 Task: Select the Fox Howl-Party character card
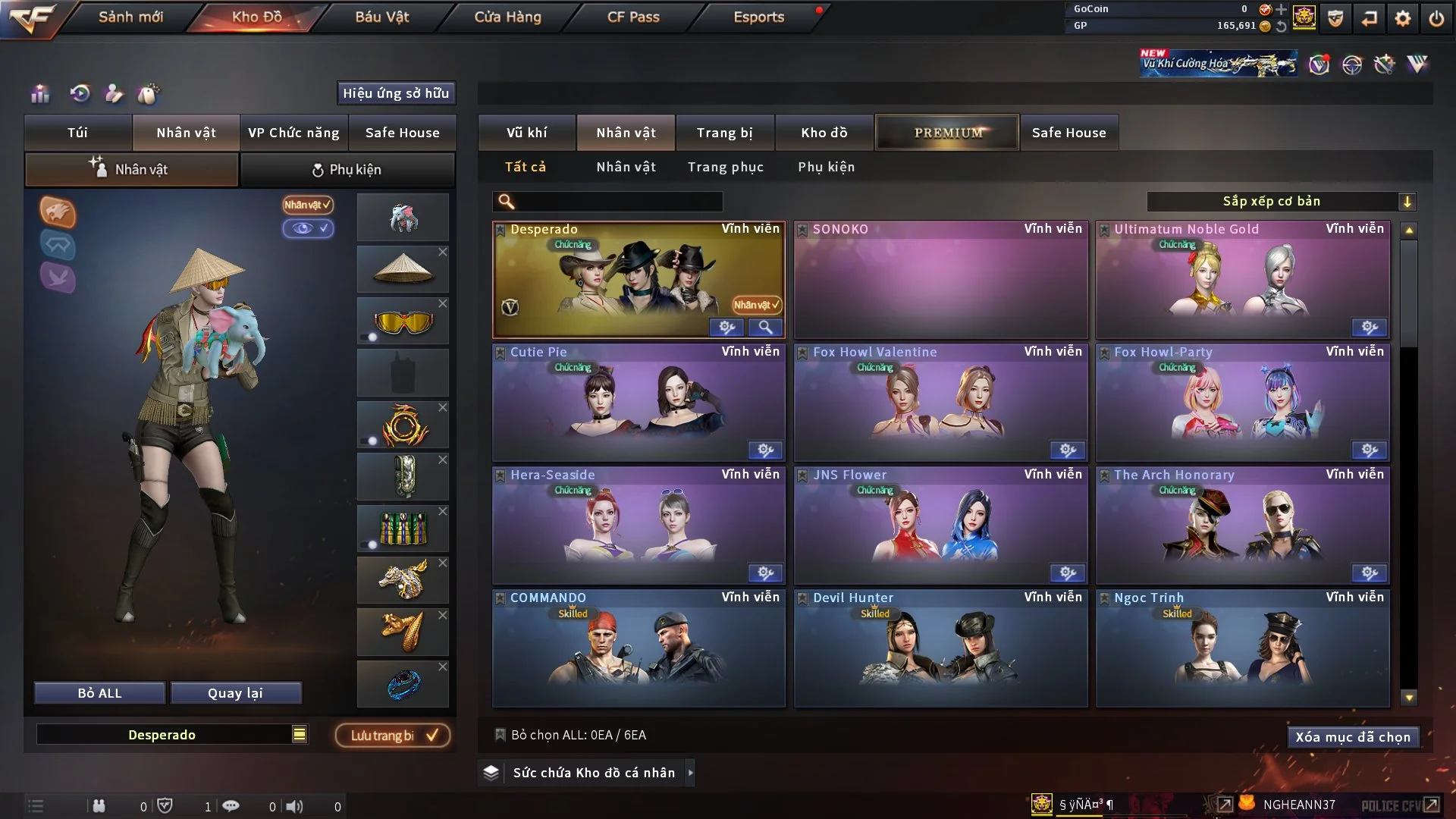pyautogui.click(x=1242, y=403)
